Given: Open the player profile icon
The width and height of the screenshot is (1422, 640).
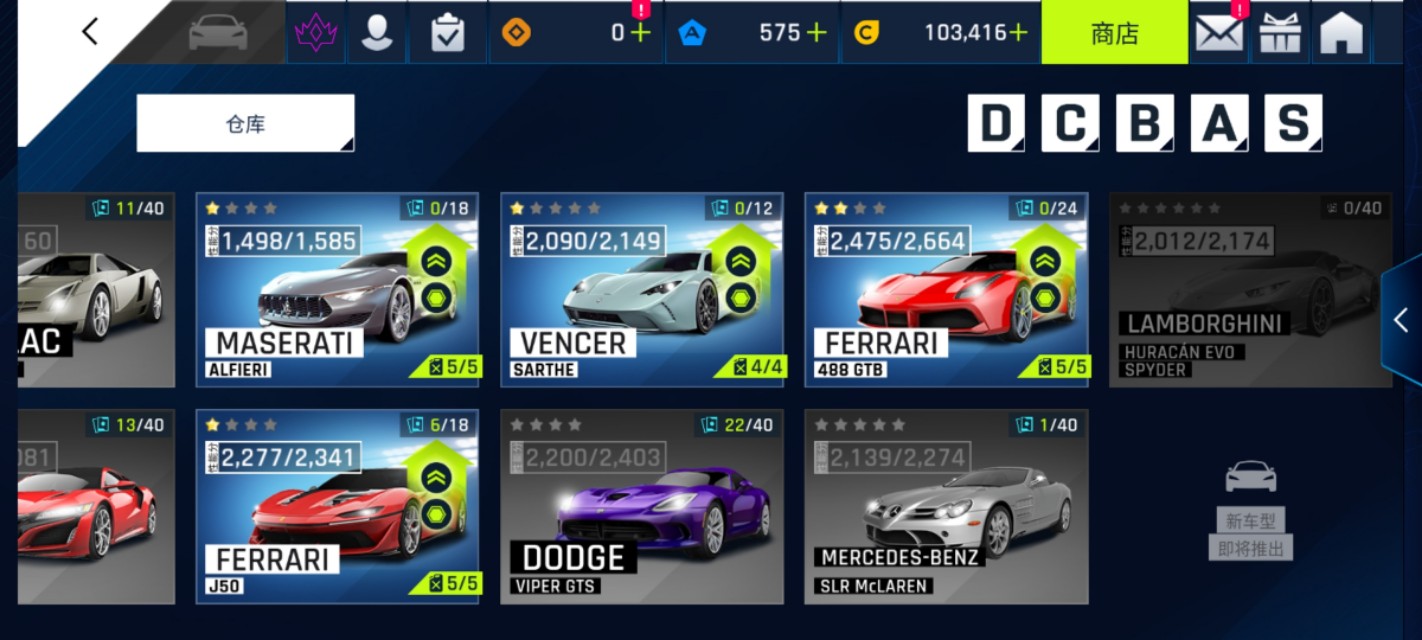Looking at the screenshot, I should pos(377,33).
